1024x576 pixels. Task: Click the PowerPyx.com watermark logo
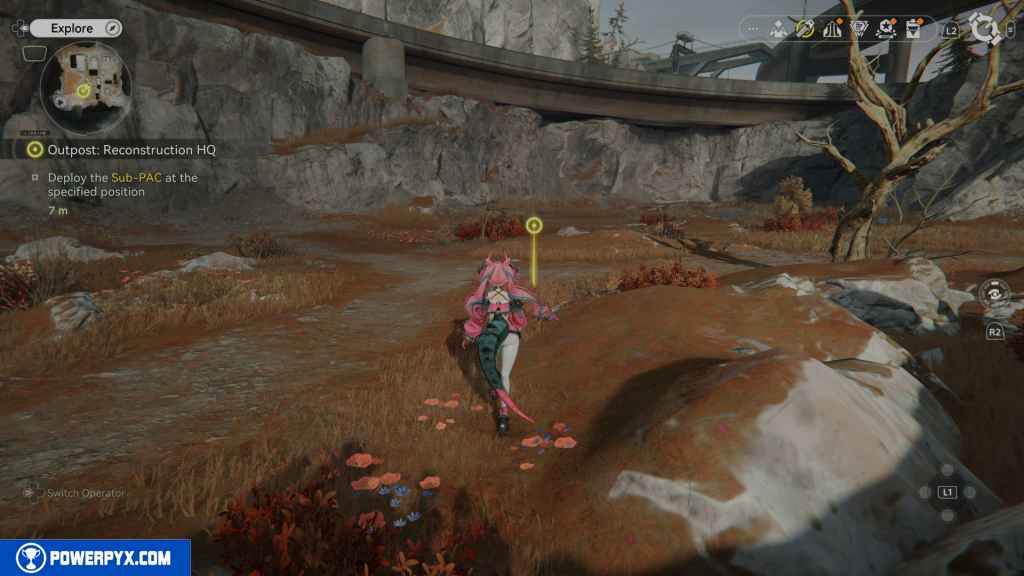click(x=95, y=558)
